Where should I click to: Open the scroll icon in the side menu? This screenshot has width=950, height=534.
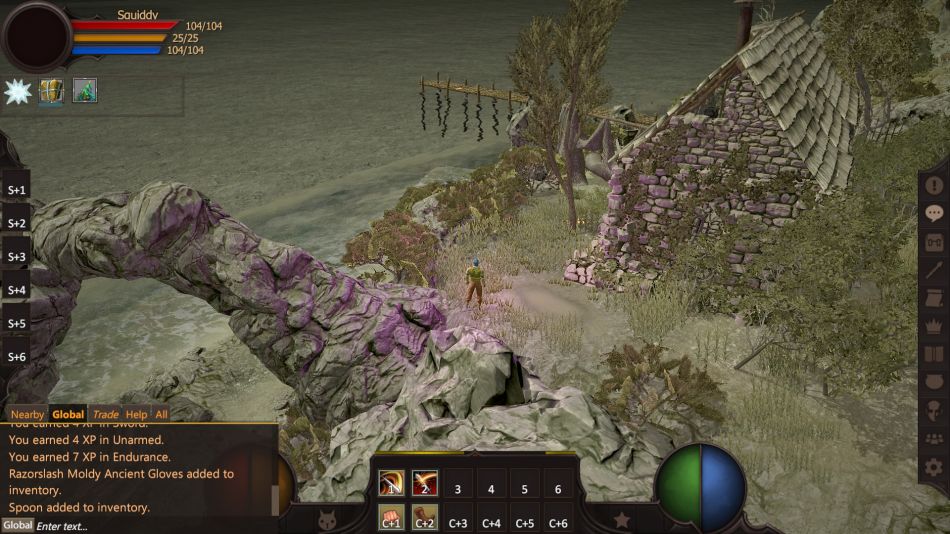point(934,297)
